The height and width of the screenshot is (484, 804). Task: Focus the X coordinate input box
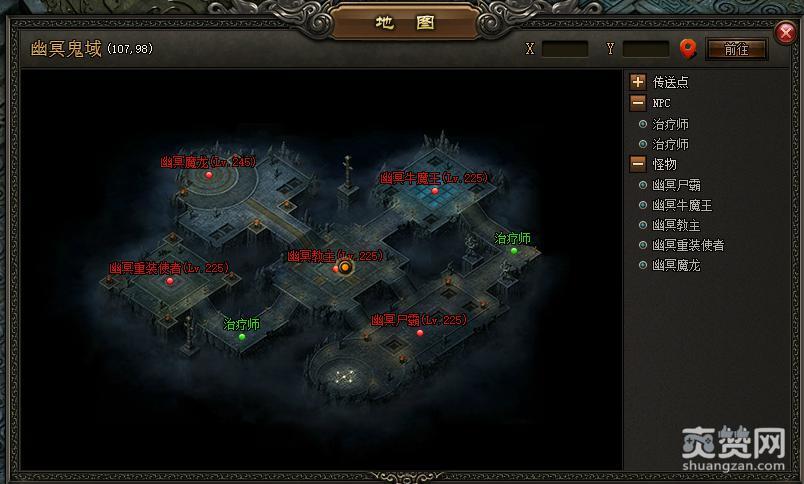coord(565,49)
